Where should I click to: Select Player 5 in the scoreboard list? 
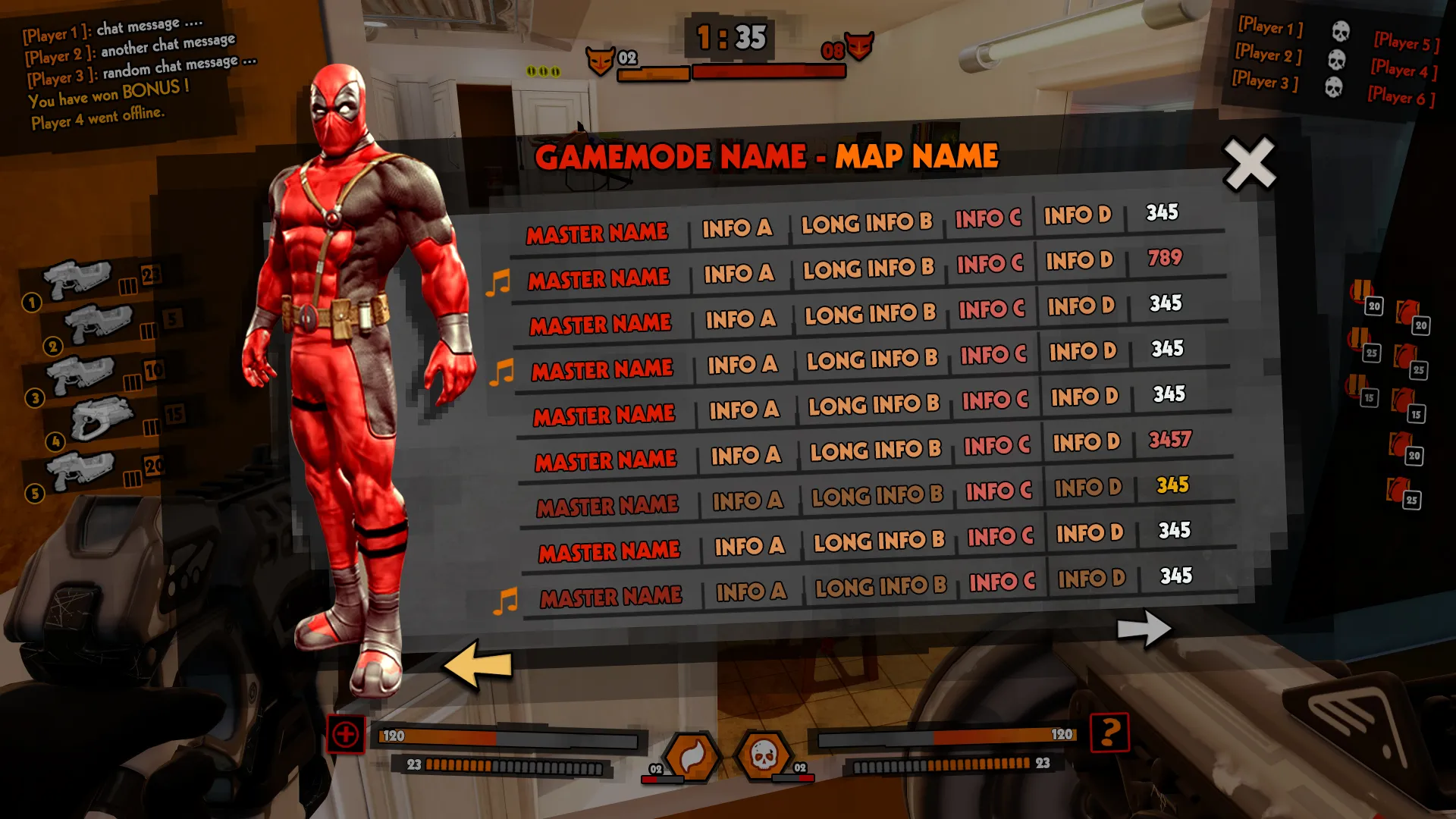click(x=1405, y=42)
